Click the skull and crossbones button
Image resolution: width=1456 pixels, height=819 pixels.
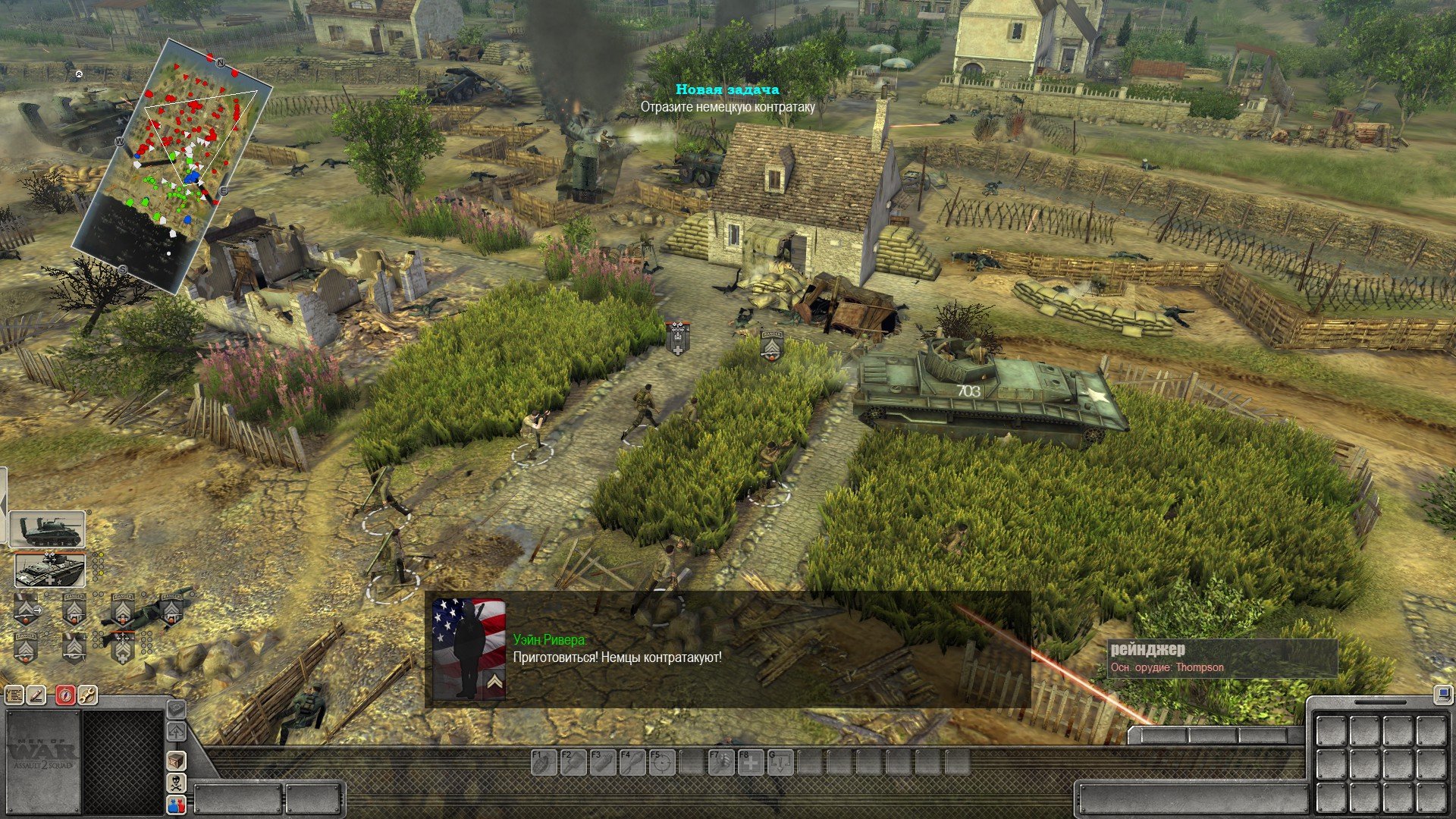[x=176, y=782]
